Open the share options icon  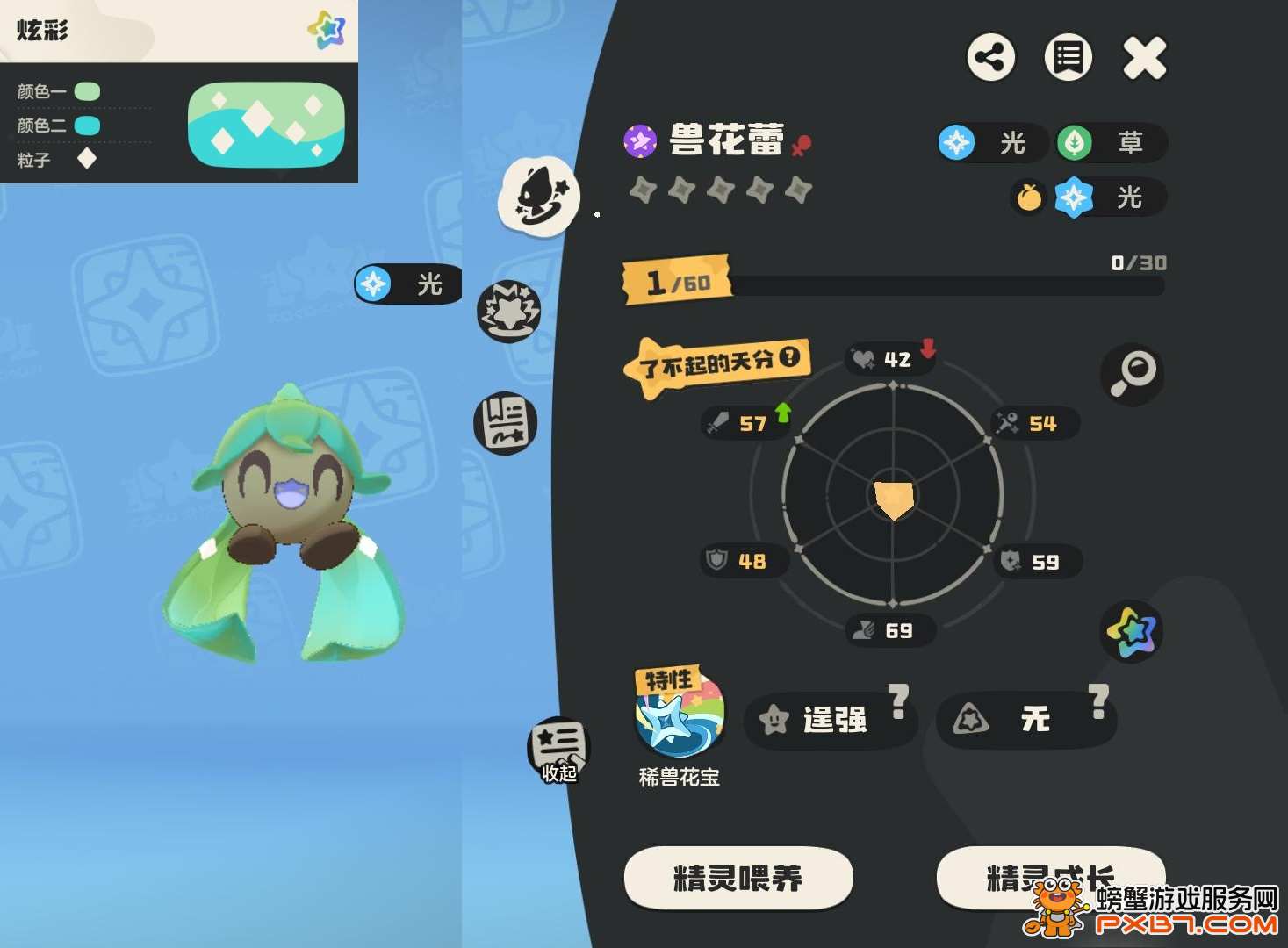(990, 58)
